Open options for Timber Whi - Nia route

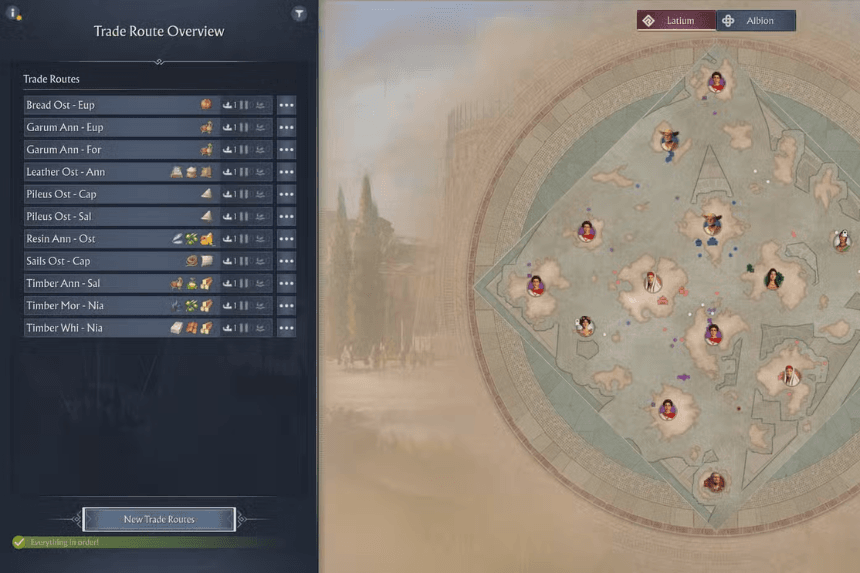pyautogui.click(x=286, y=328)
